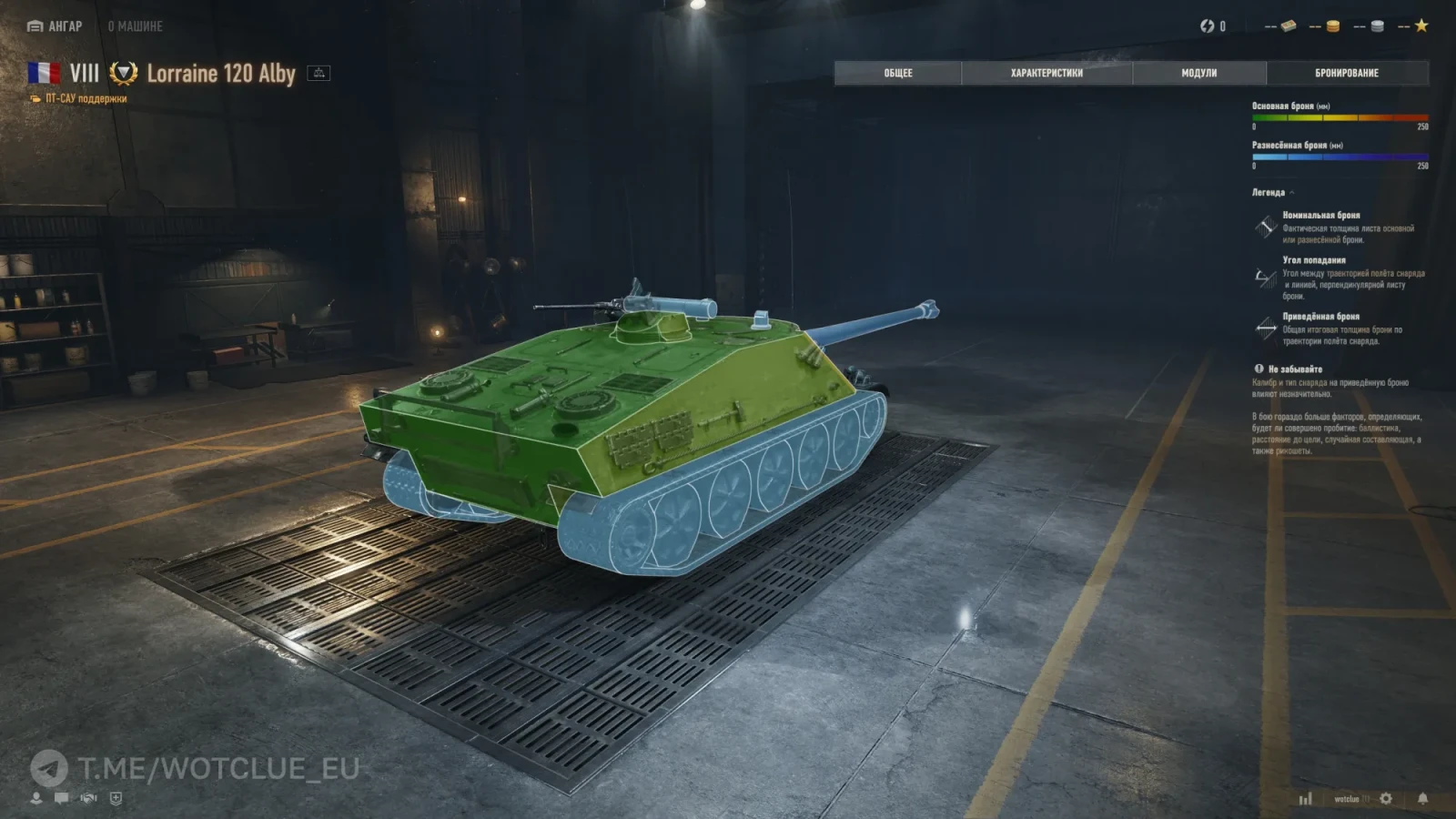Click the silver credits currency icon
Image resolution: width=1456 pixels, height=819 pixels.
(x=1377, y=26)
